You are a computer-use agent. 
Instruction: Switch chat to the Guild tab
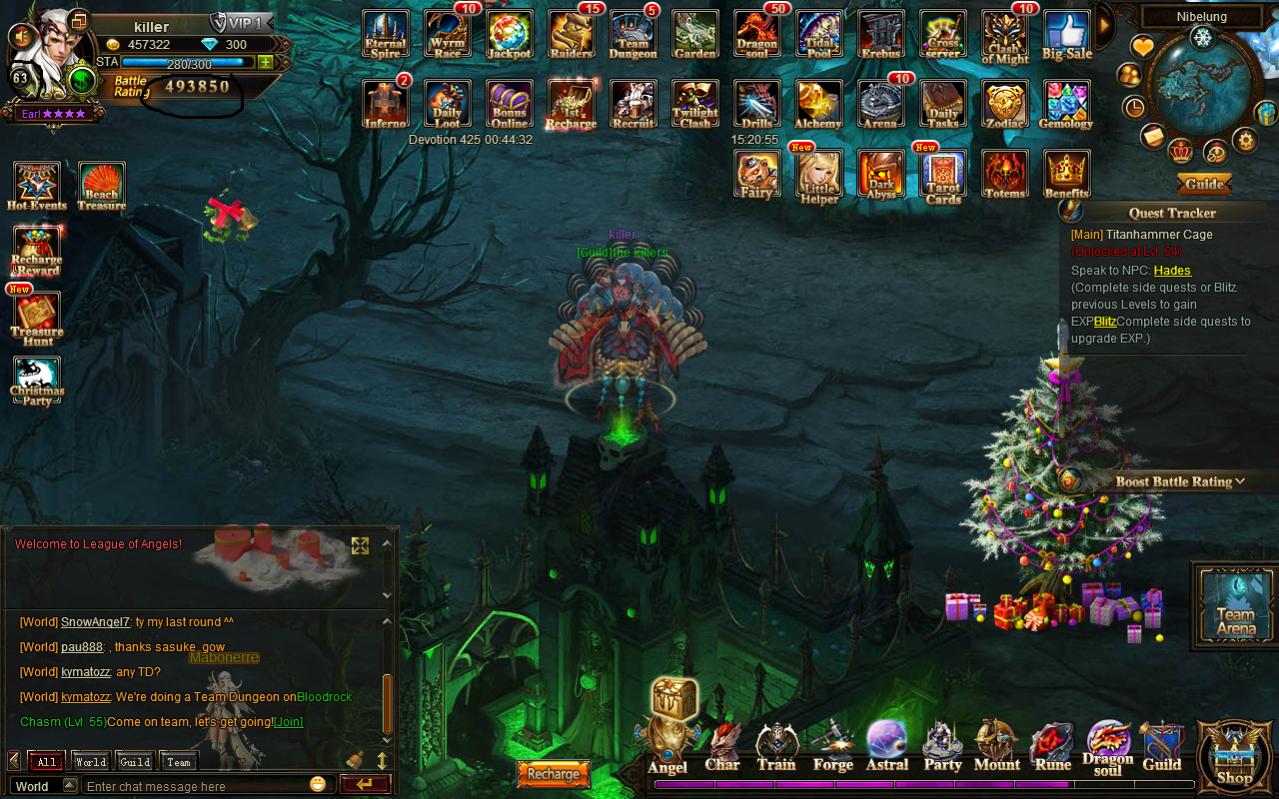(x=135, y=762)
